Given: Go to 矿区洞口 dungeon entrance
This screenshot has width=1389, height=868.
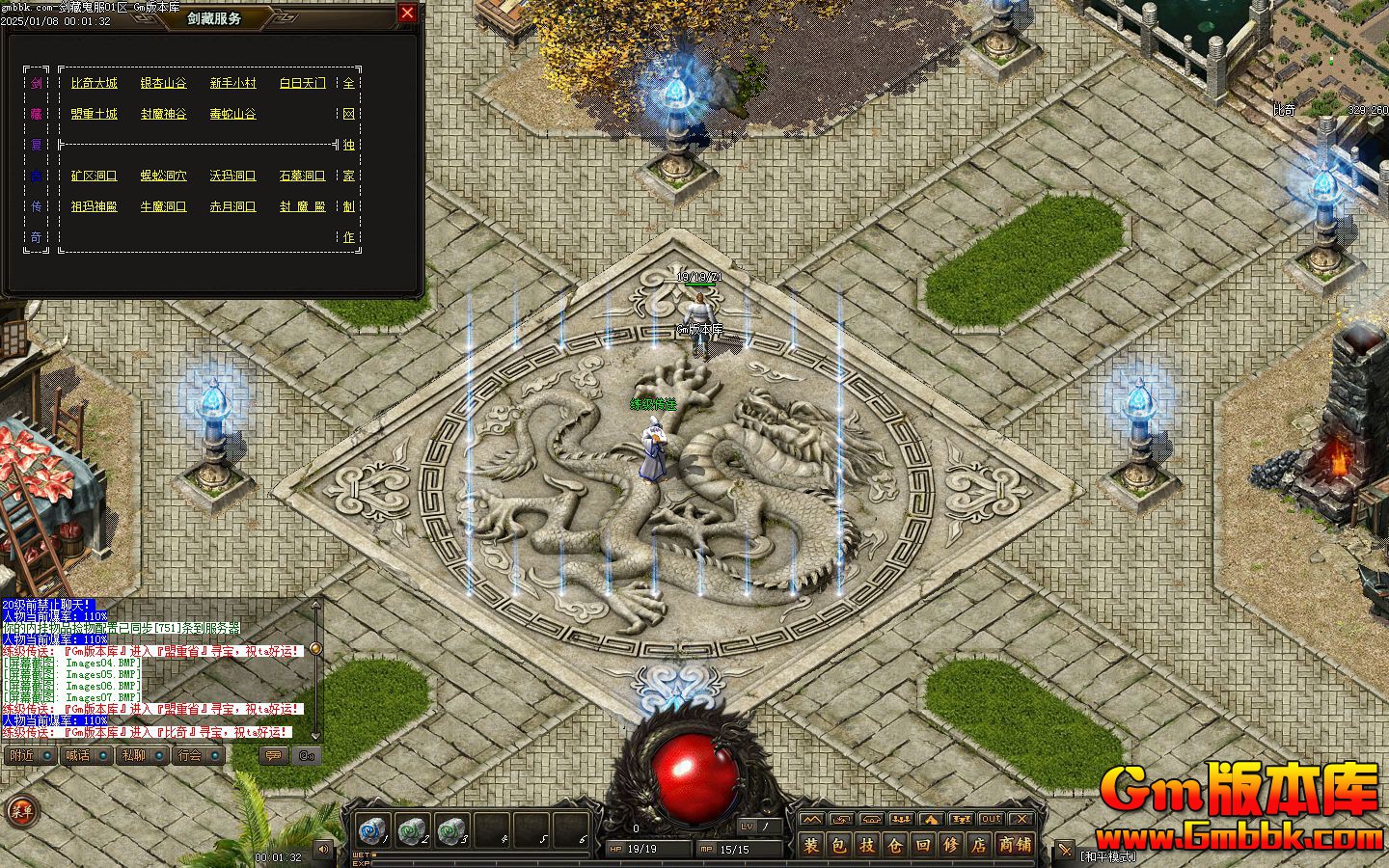Looking at the screenshot, I should click(95, 176).
